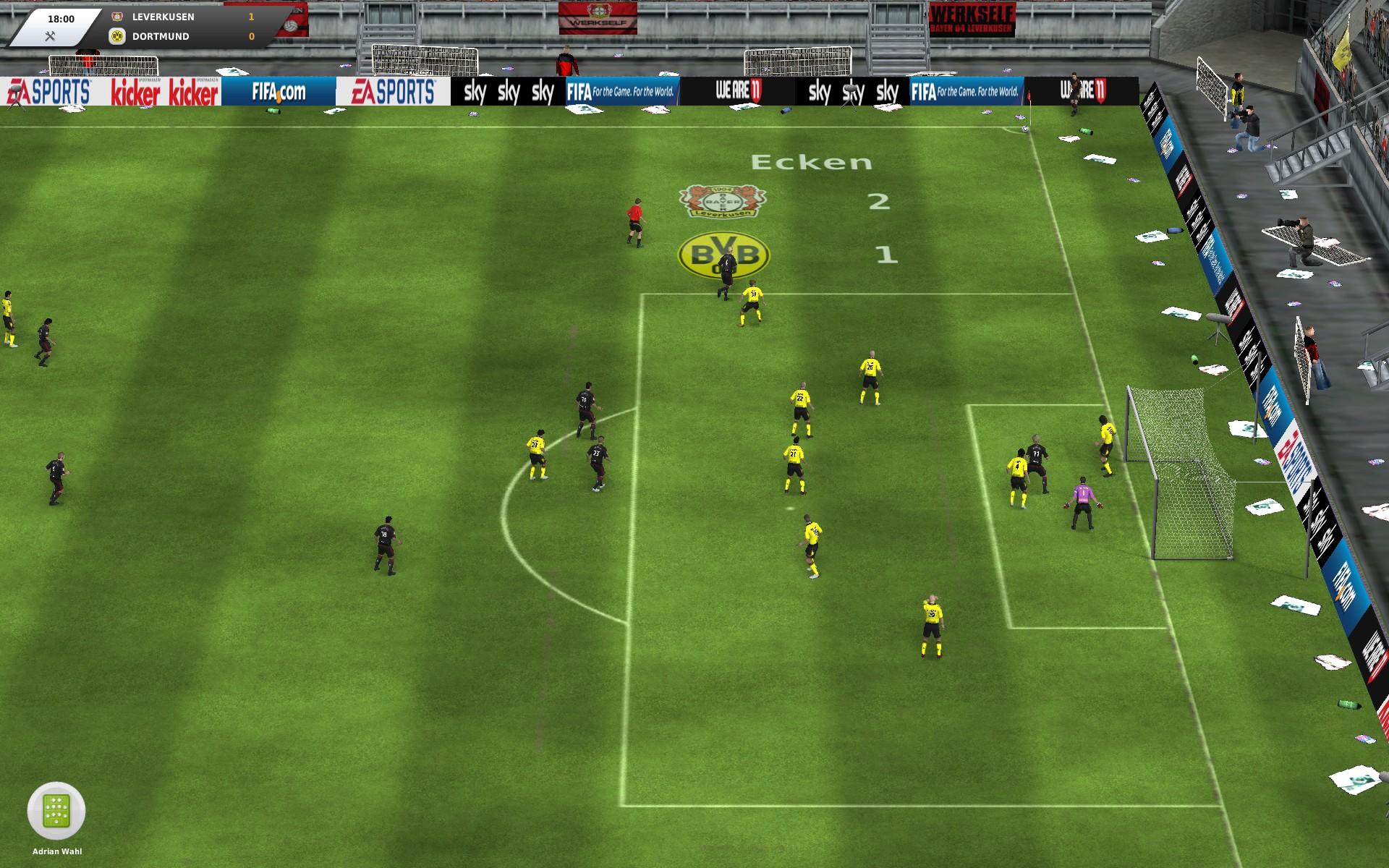Image resolution: width=1389 pixels, height=868 pixels.
Task: Open the crossed tools icon under the match clock
Action: (x=50, y=36)
